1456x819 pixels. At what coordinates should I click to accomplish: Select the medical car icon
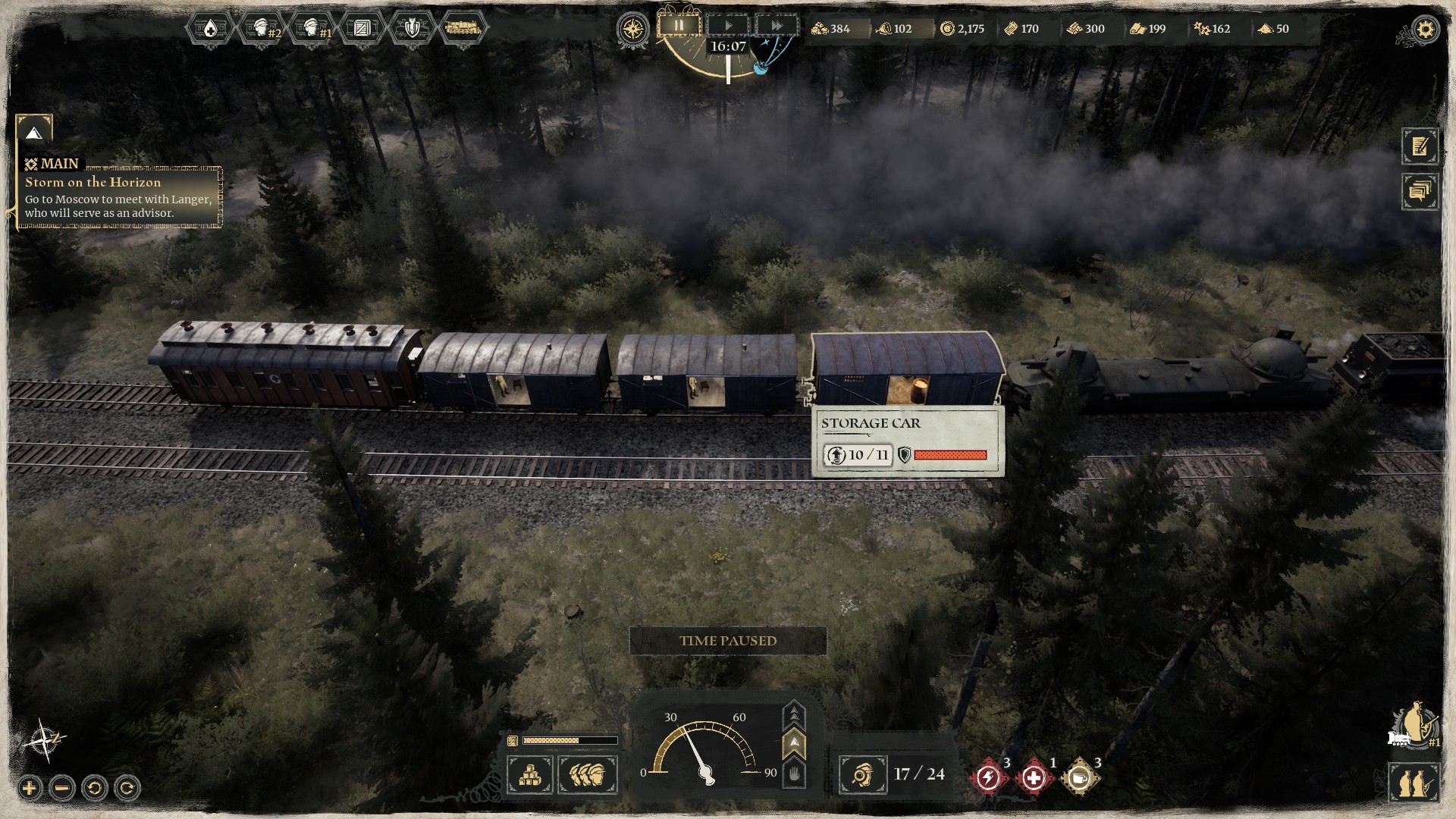[x=209, y=29]
